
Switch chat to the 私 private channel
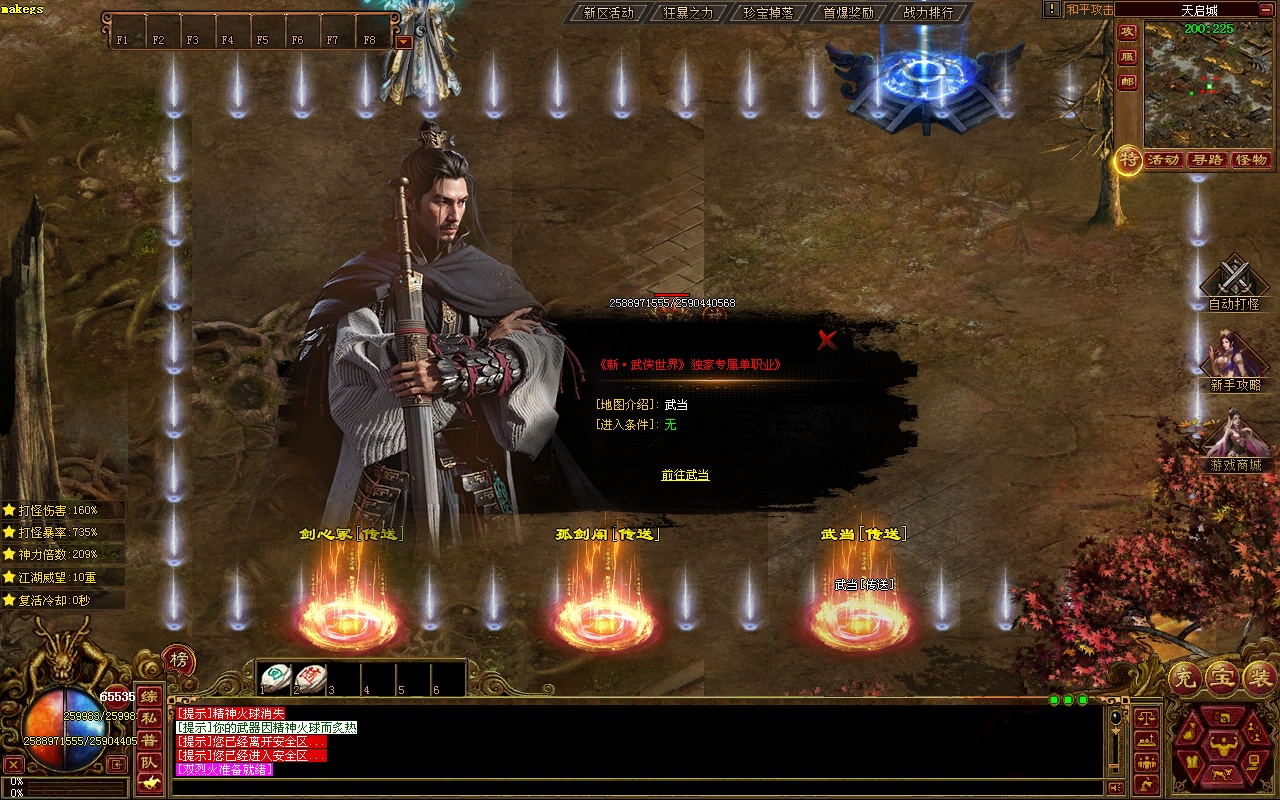pos(148,718)
